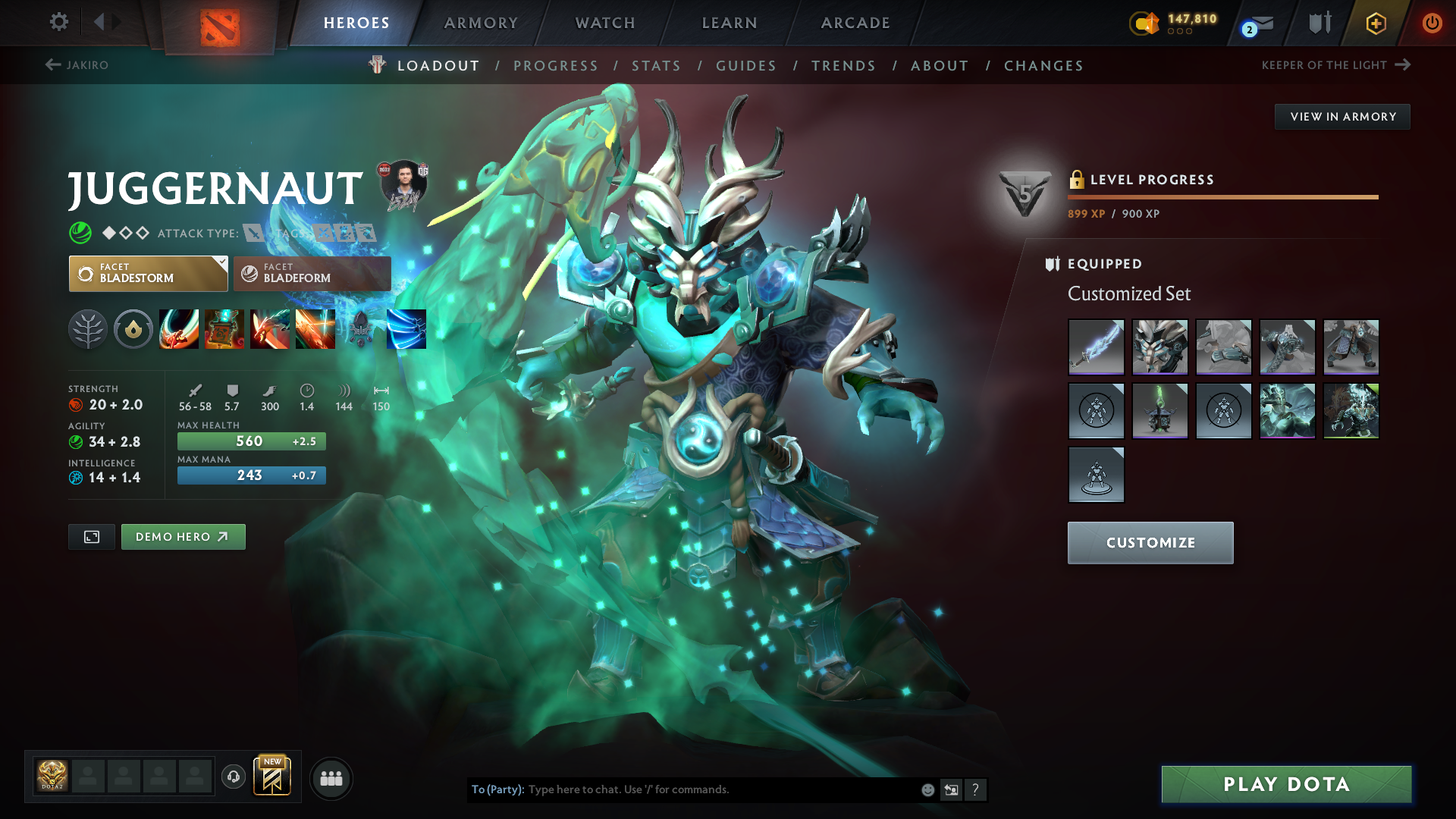Show the hero Stats section
Viewport: 1456px width, 819px height.
pos(656,66)
